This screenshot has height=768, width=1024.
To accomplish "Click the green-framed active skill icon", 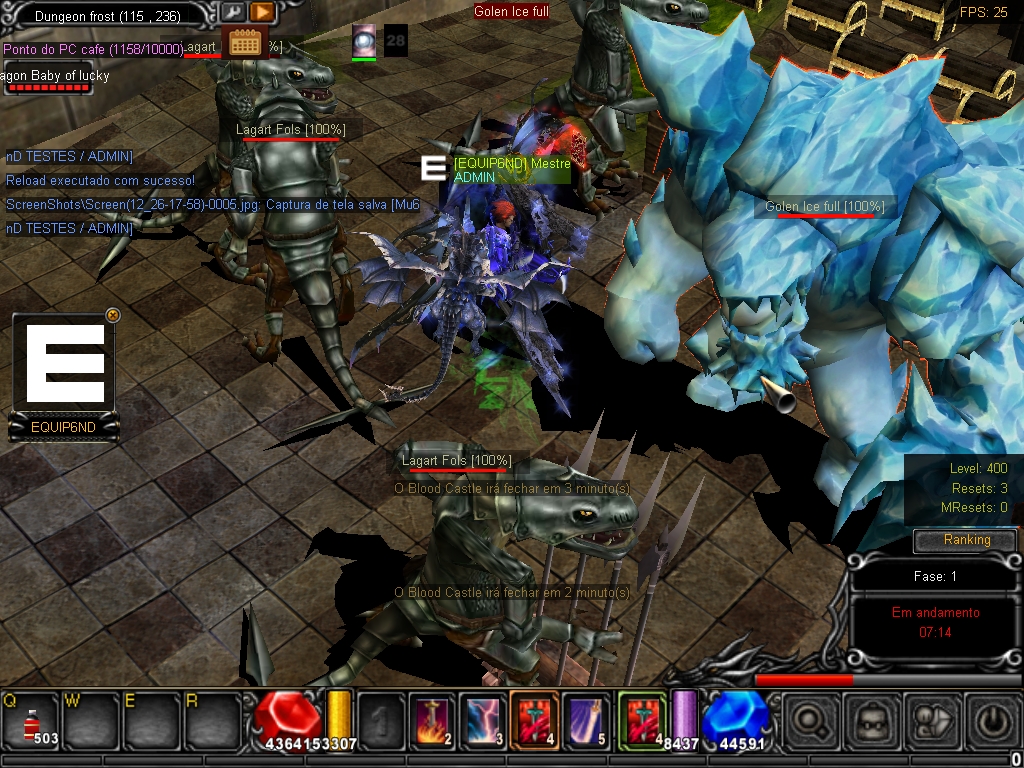I will point(641,720).
